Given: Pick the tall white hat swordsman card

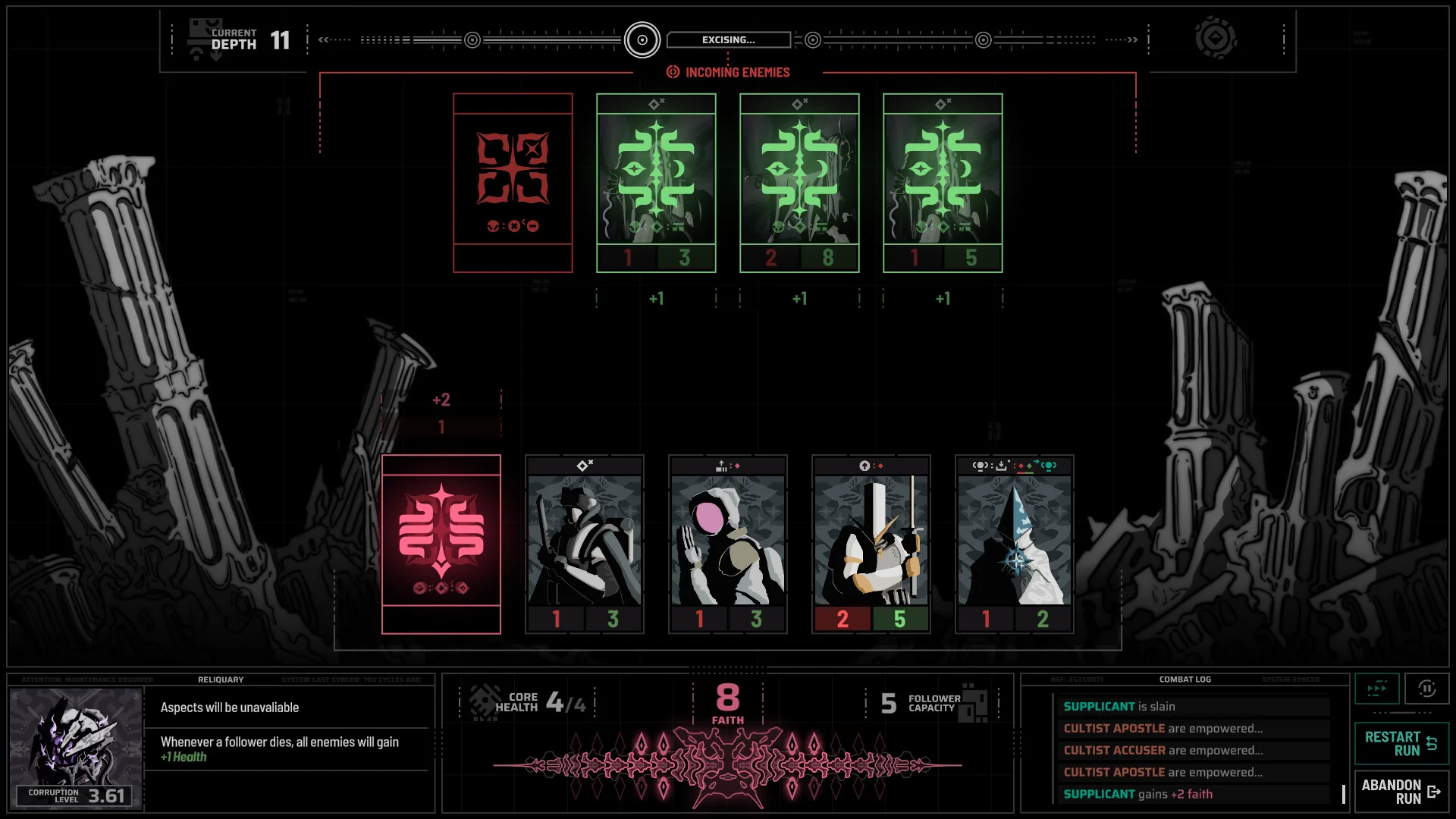Looking at the screenshot, I should click(871, 544).
